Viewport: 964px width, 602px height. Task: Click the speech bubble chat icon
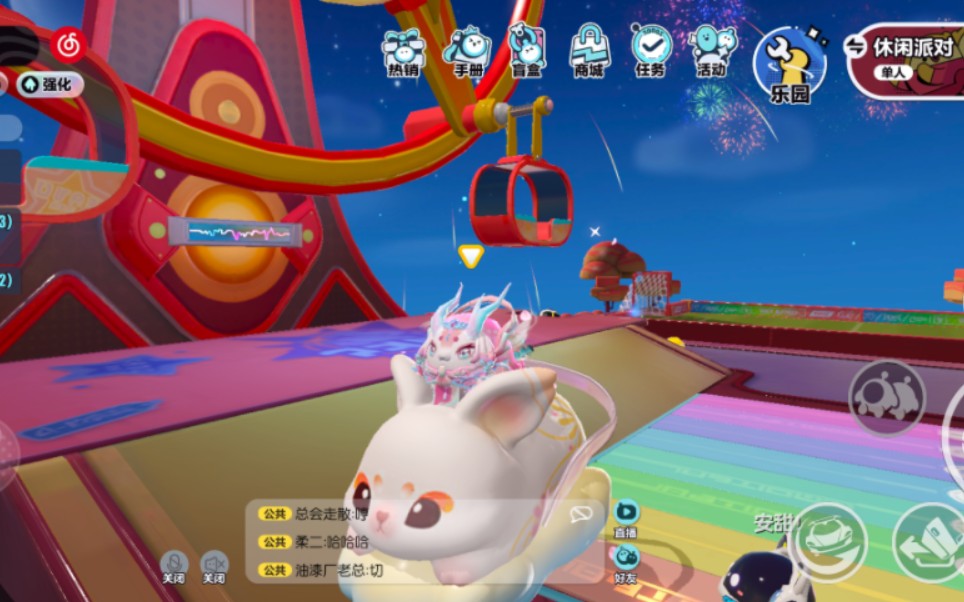coord(581,514)
